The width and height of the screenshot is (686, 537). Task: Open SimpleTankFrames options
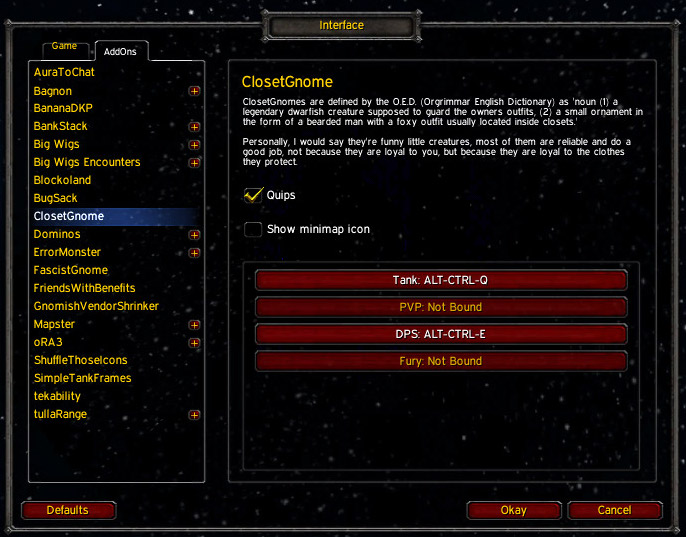pos(82,378)
